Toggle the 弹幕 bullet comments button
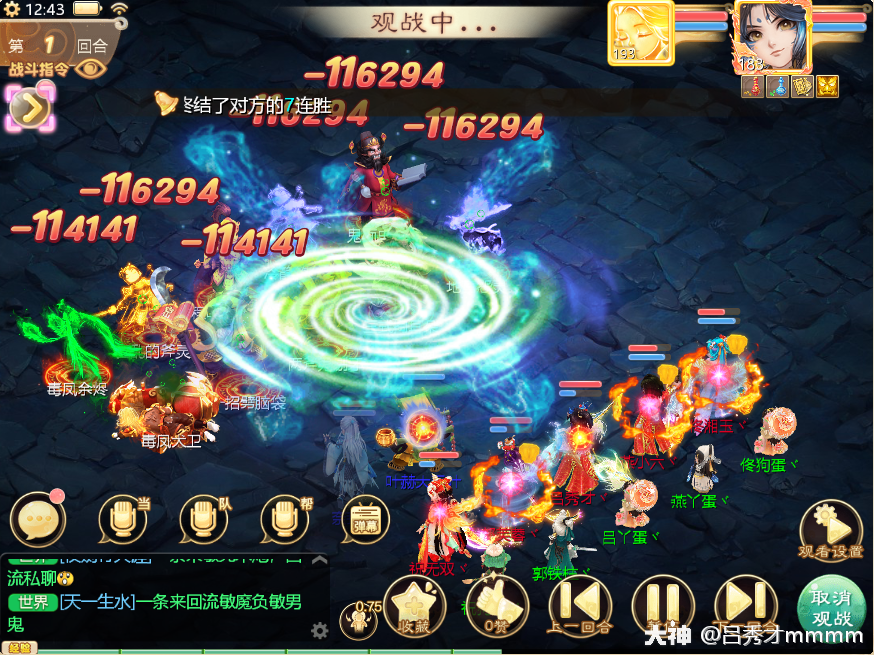The image size is (874, 655). point(365,519)
